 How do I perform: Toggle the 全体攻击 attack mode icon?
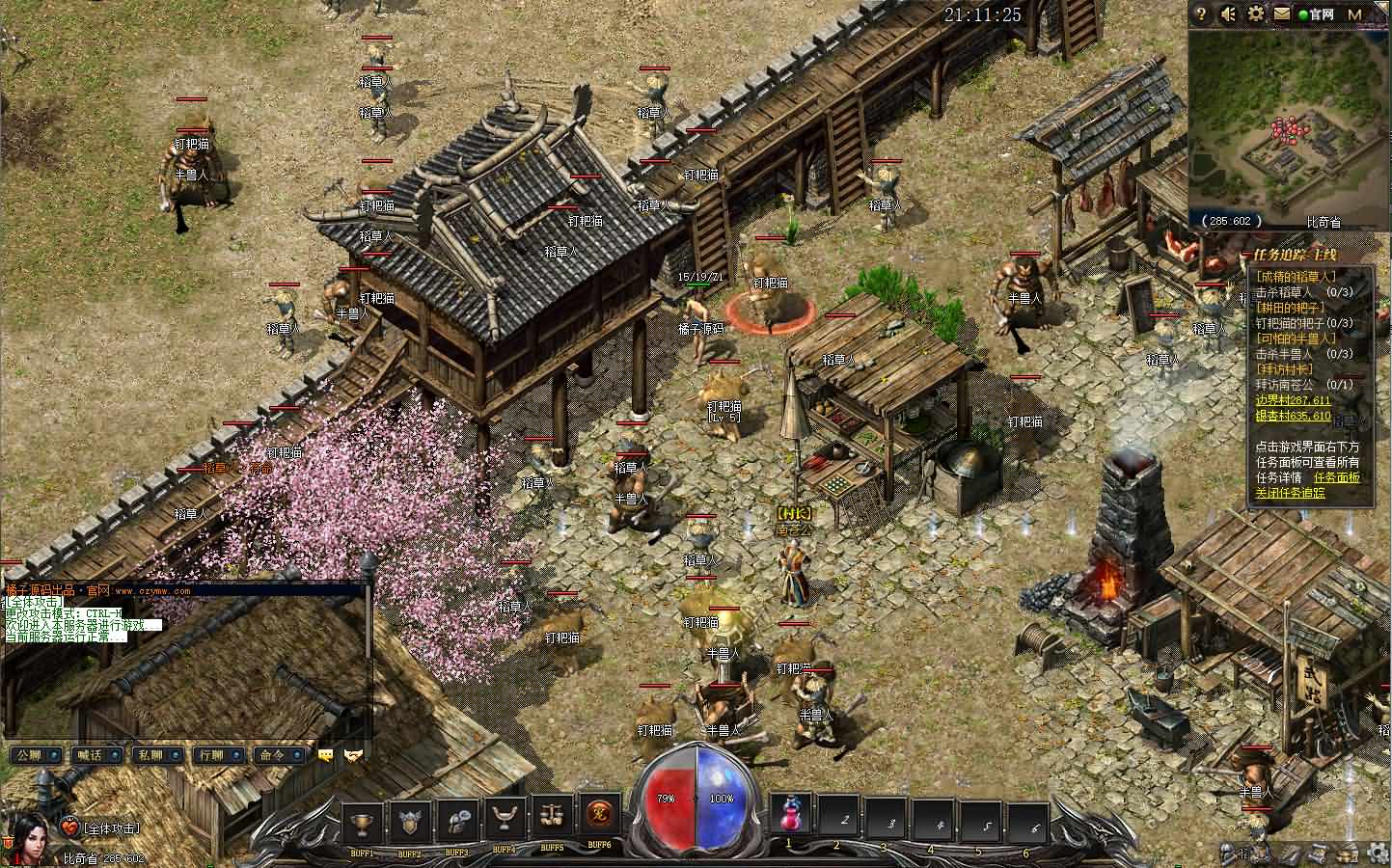tap(70, 827)
